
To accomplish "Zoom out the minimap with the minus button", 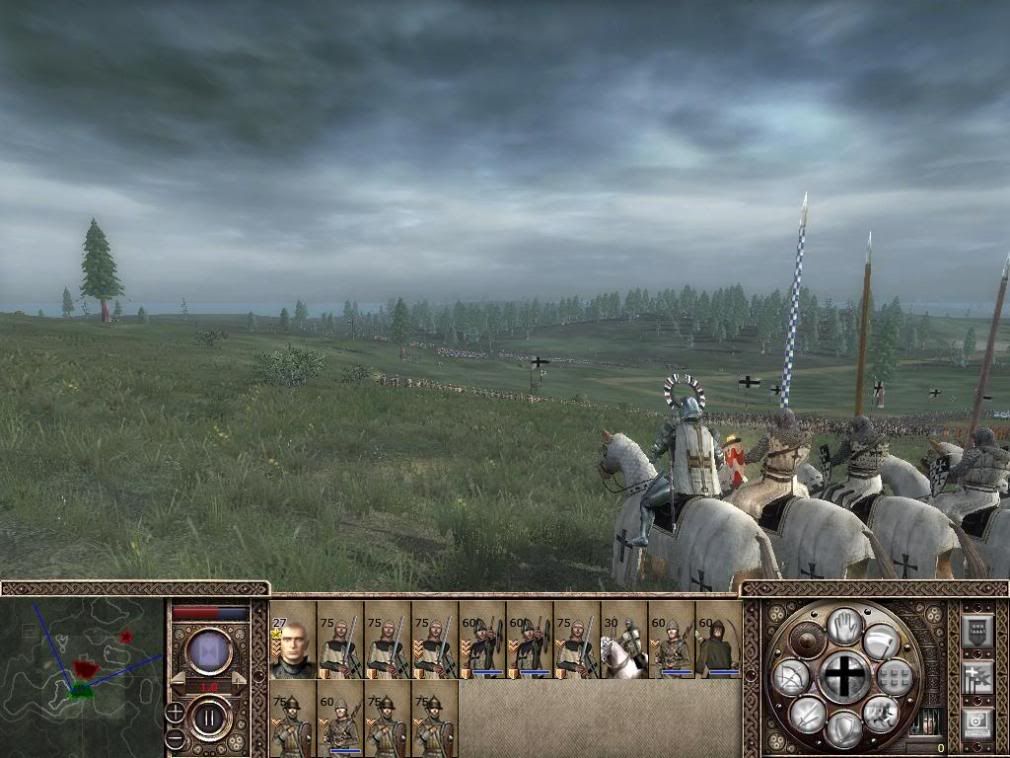I will point(175,739).
